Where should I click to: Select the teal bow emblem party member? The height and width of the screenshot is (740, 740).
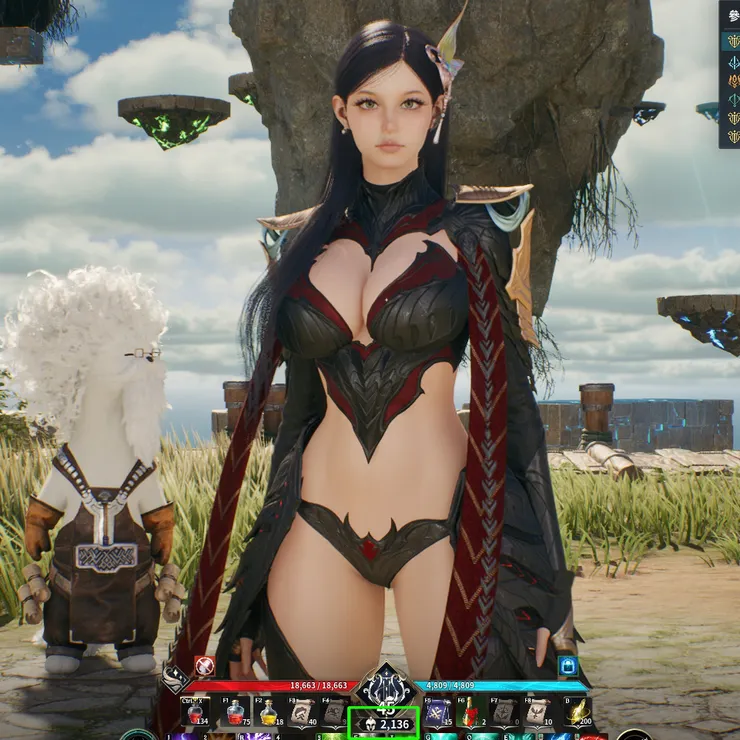(x=733, y=98)
